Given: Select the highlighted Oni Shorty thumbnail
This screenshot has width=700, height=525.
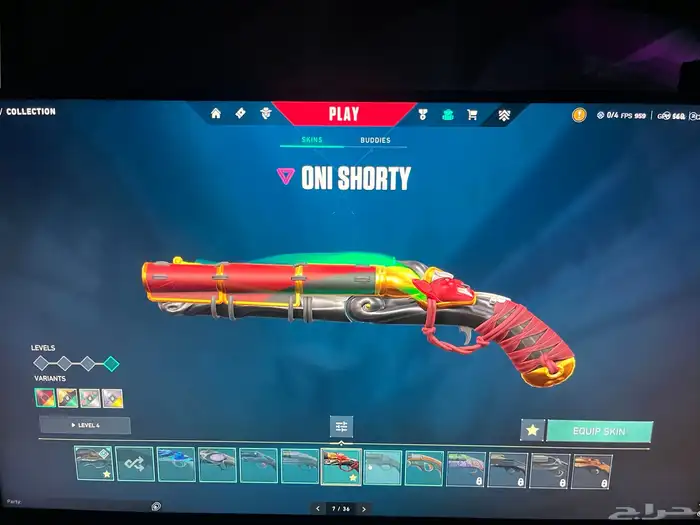Looking at the screenshot, I should coord(341,466).
